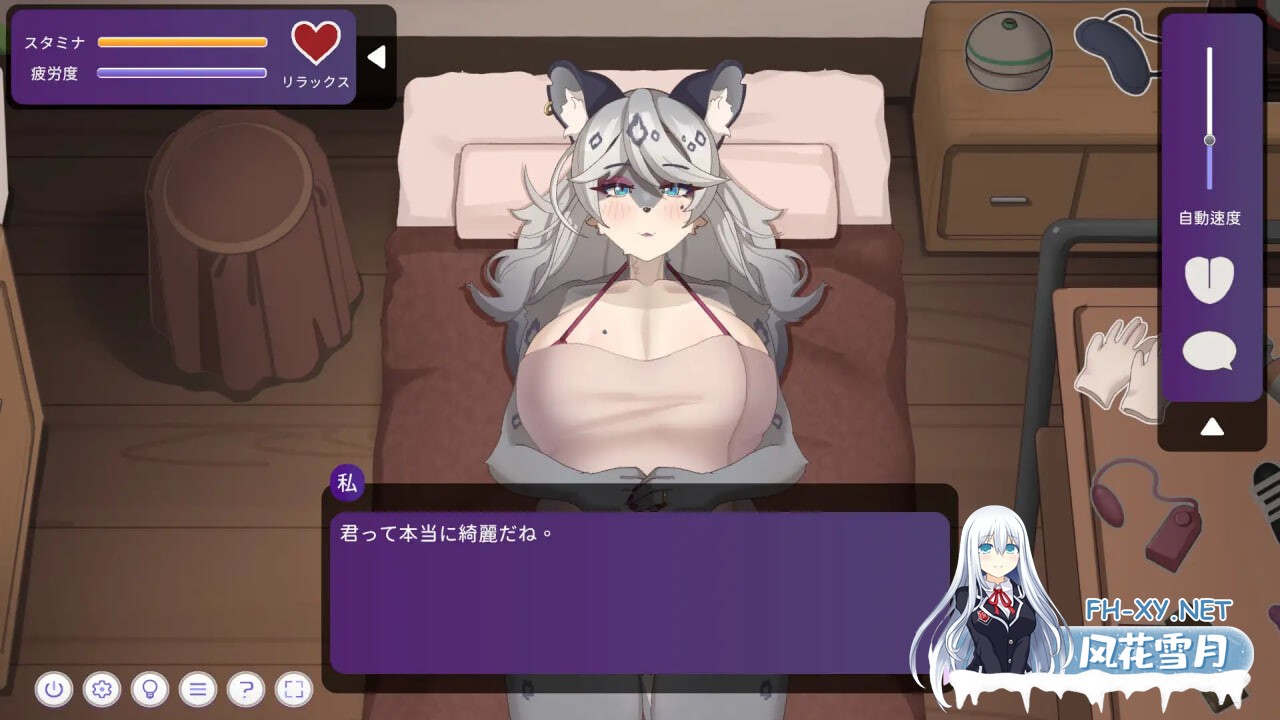1280x720 pixels.
Task: Click the heart icon labeled リラックス
Action: (x=316, y=44)
